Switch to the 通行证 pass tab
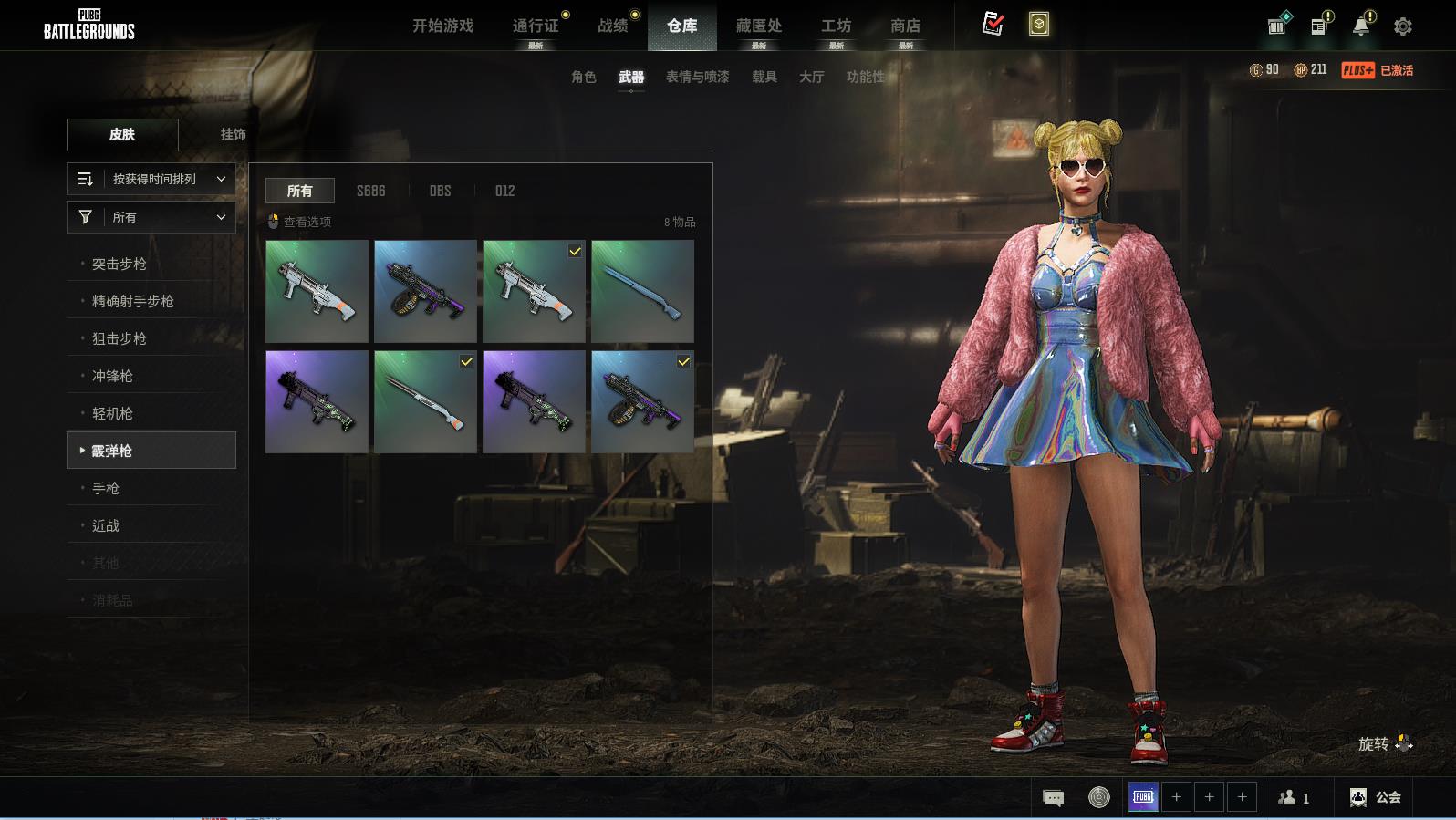 (536, 26)
